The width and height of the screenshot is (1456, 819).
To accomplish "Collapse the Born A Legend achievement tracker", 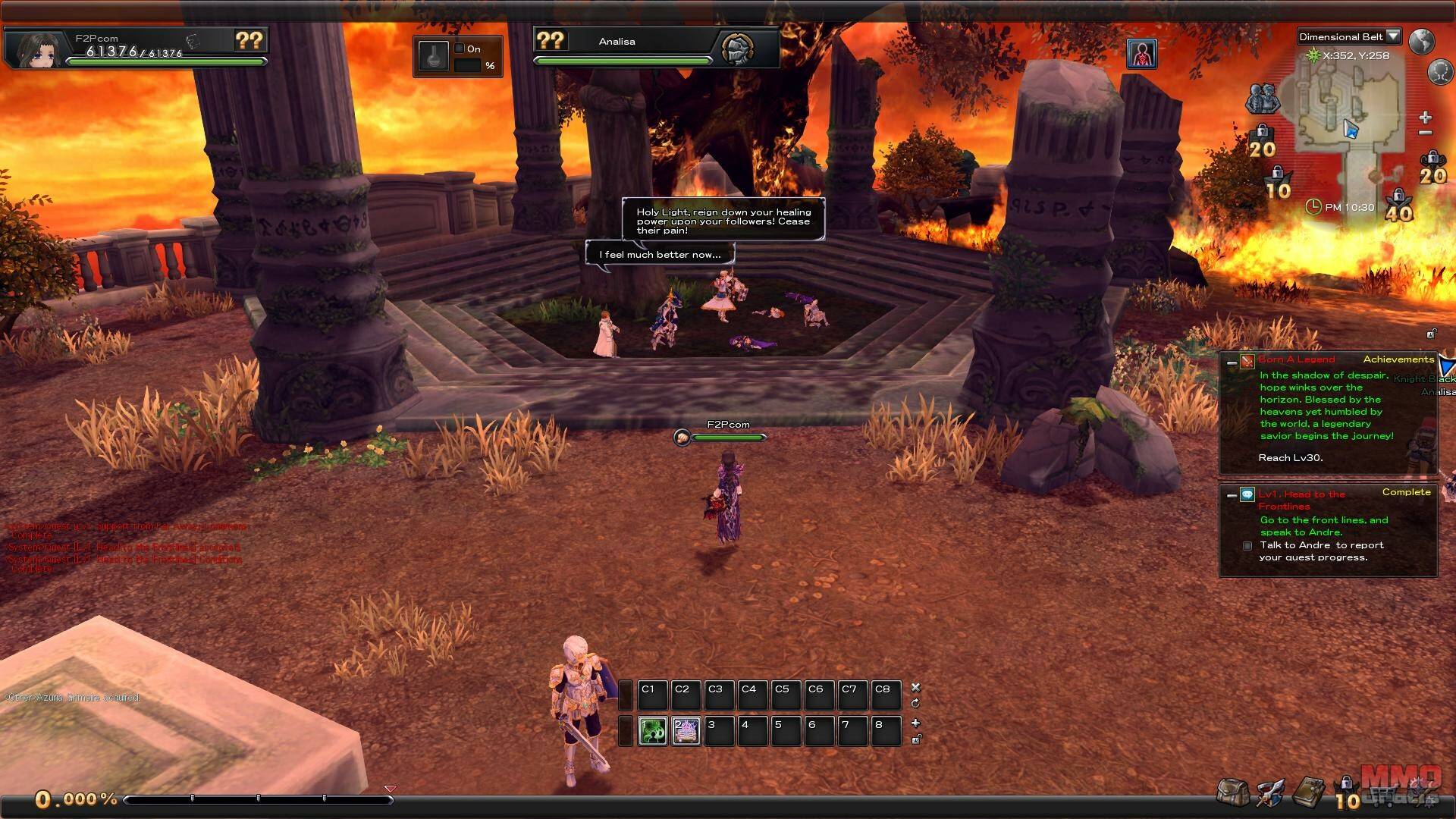I will [x=1232, y=363].
